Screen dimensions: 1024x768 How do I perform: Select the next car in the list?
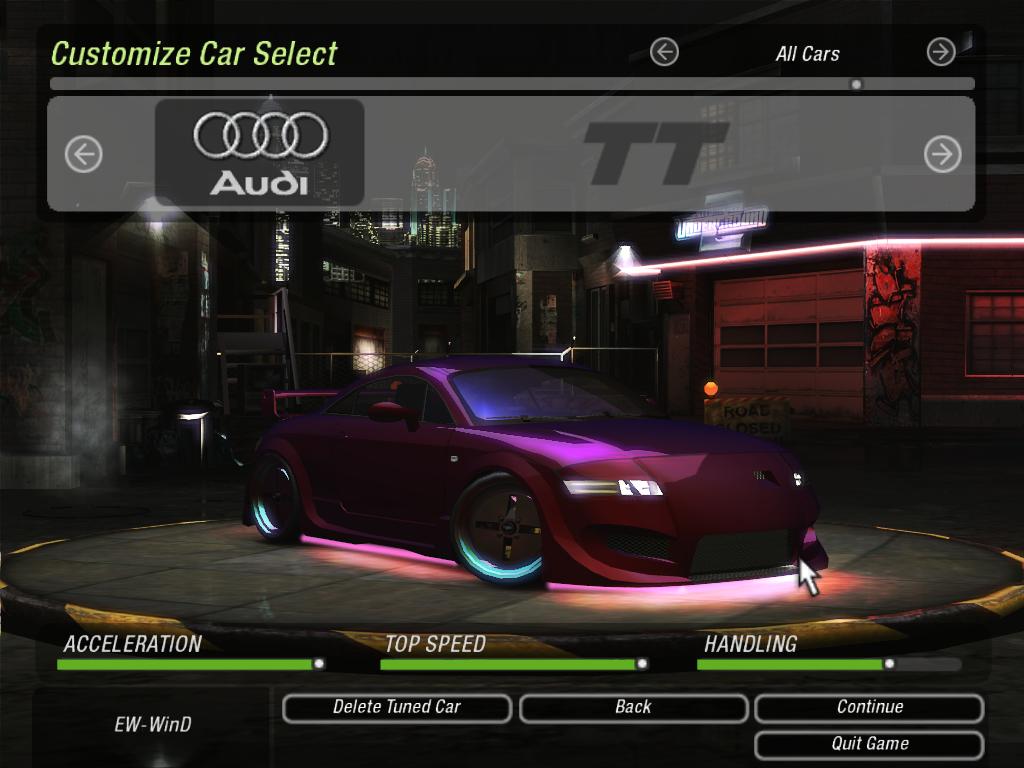tap(942, 154)
